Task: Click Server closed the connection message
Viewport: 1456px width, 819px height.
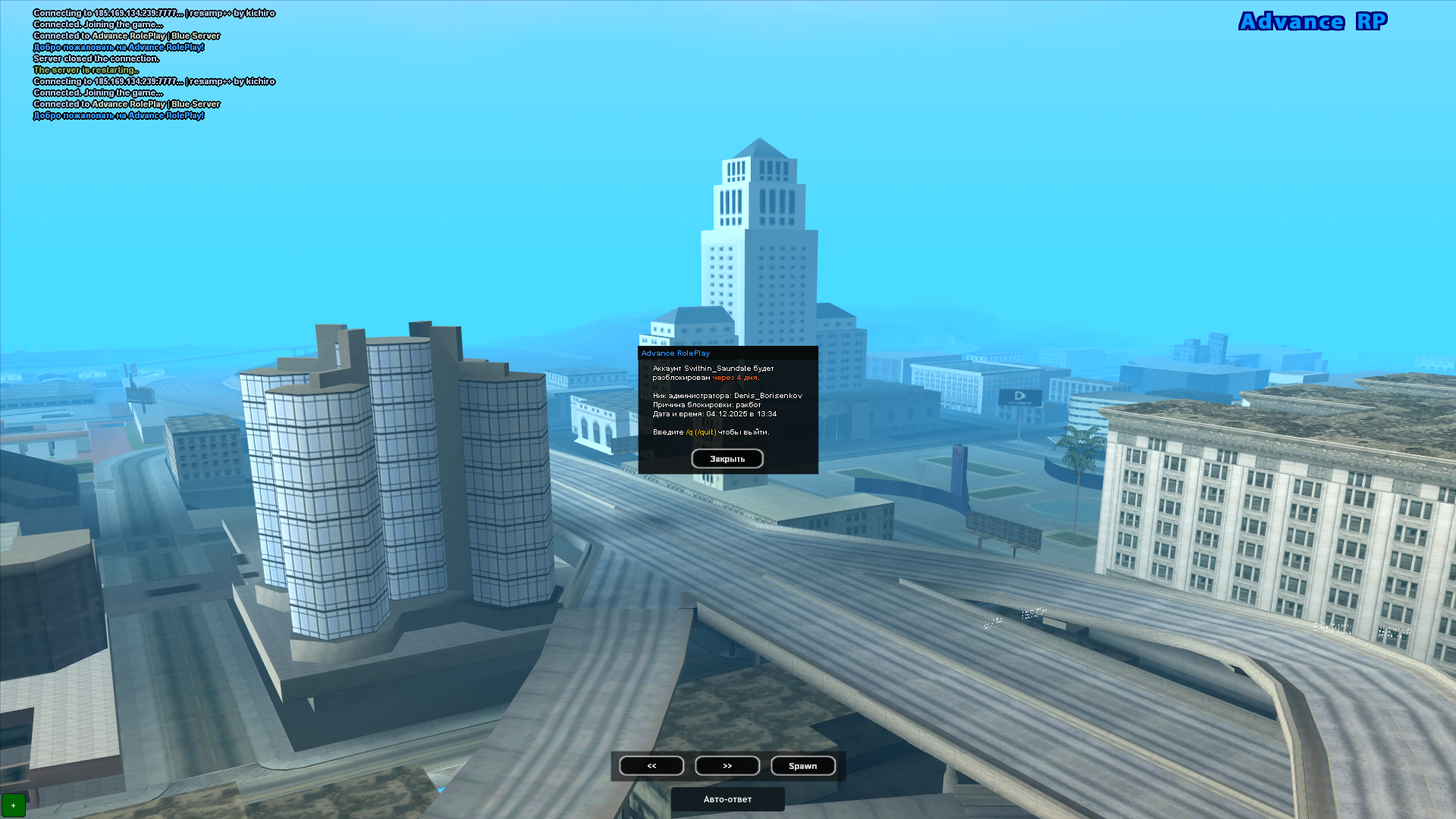Action: pos(95,58)
